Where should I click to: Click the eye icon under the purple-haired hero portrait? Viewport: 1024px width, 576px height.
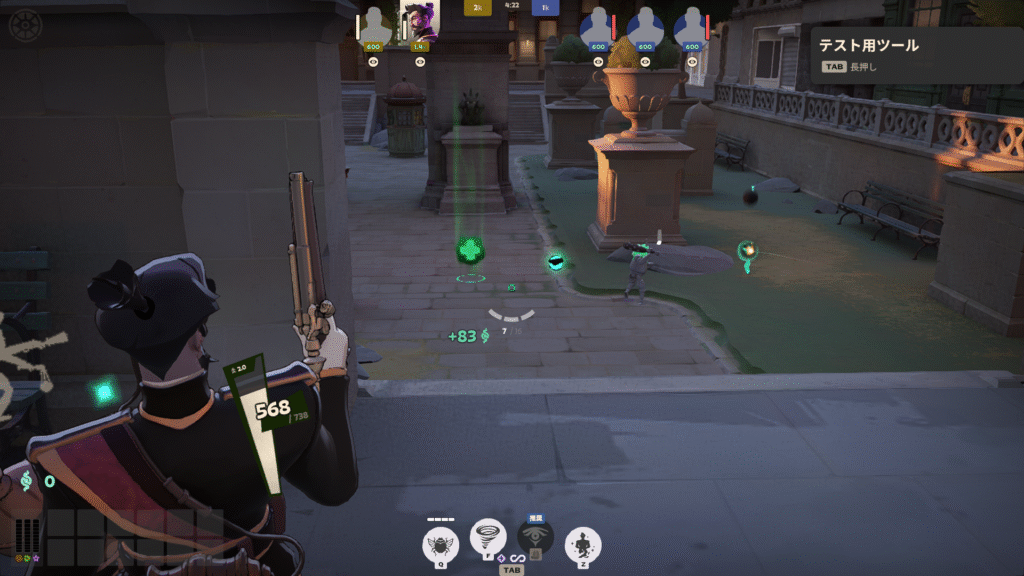(419, 60)
